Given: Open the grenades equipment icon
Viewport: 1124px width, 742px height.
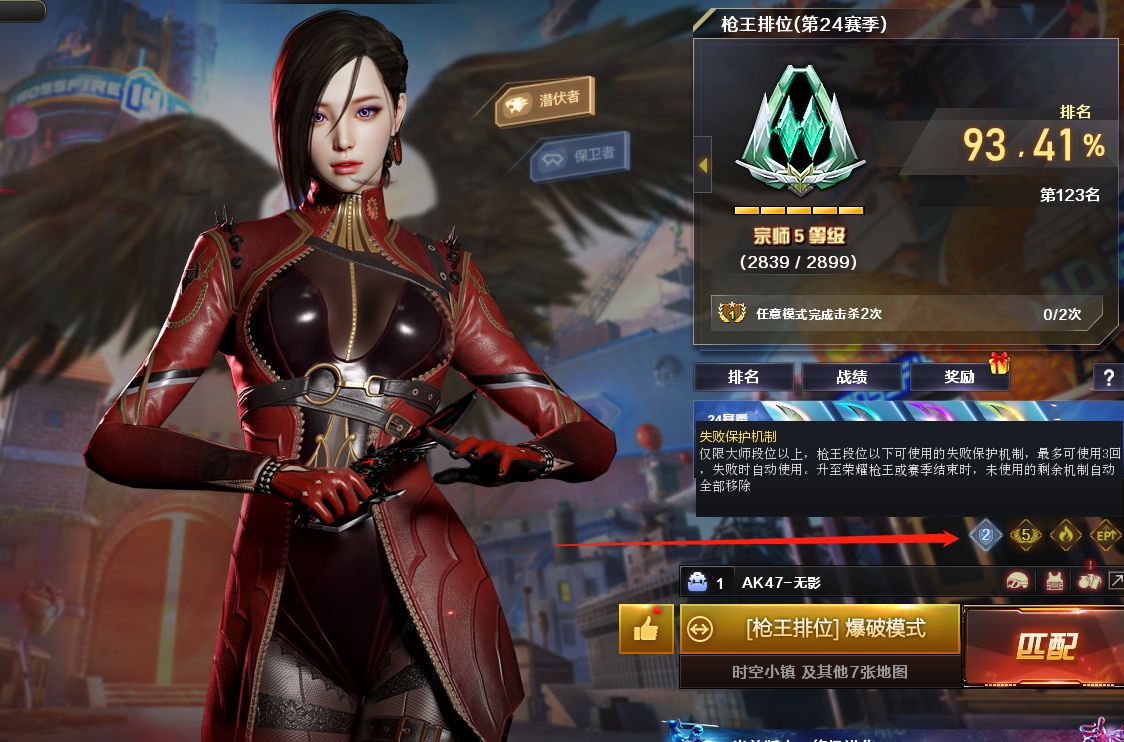Looking at the screenshot, I should (x=1089, y=583).
